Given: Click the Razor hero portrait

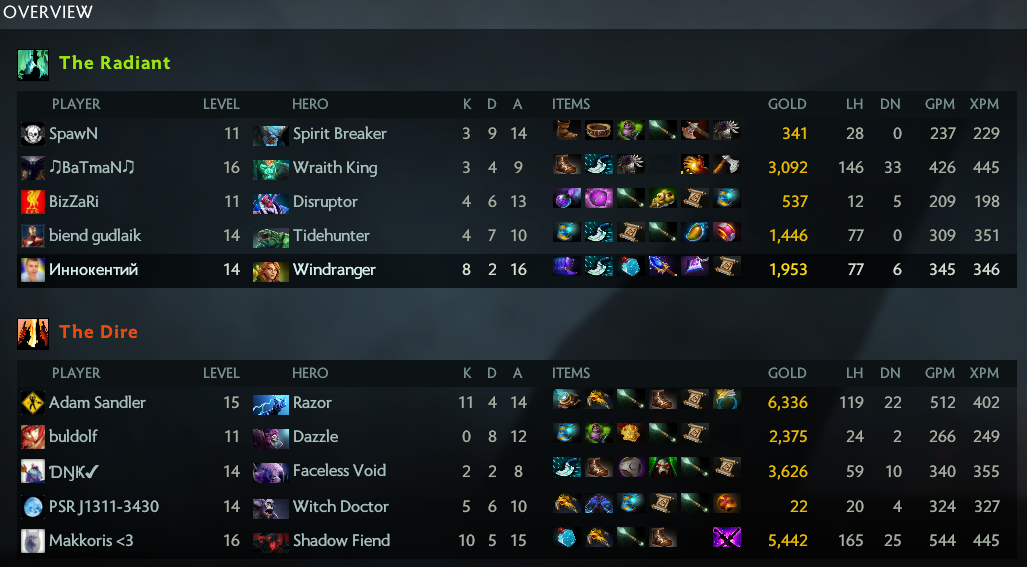Looking at the screenshot, I should tap(270, 403).
